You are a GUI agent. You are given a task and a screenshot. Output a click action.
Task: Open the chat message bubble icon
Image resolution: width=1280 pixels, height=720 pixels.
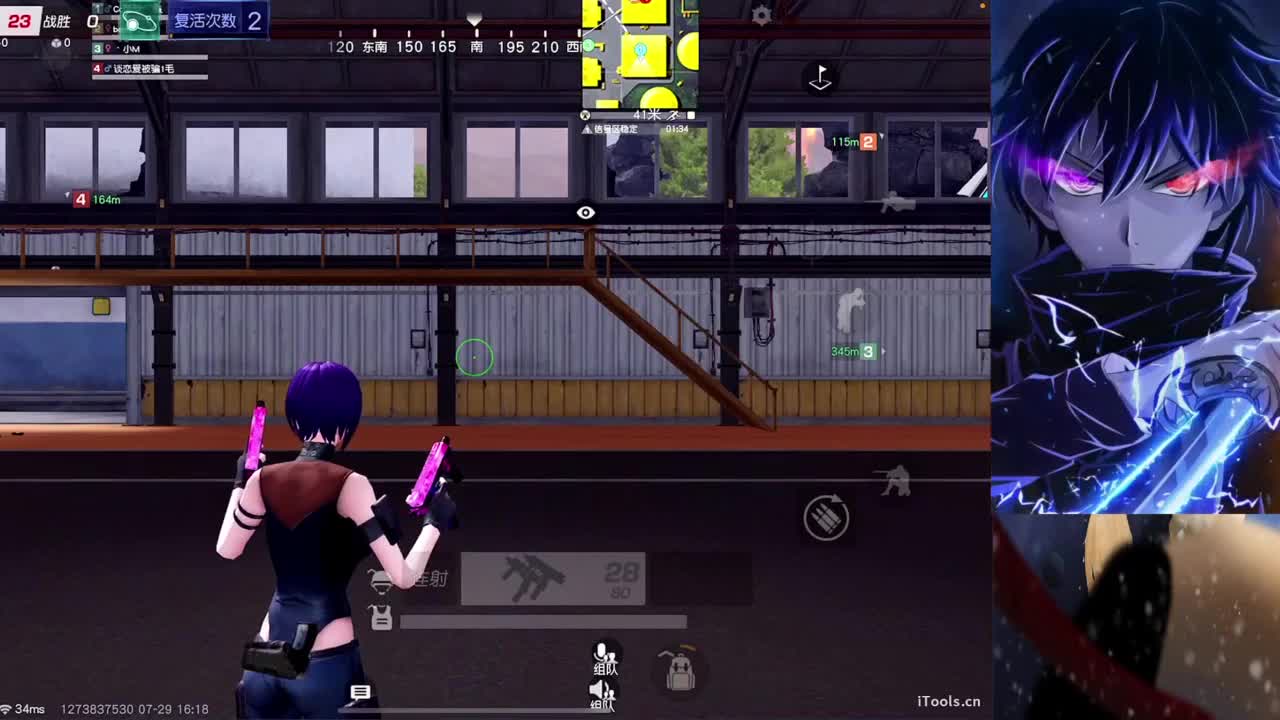click(360, 692)
